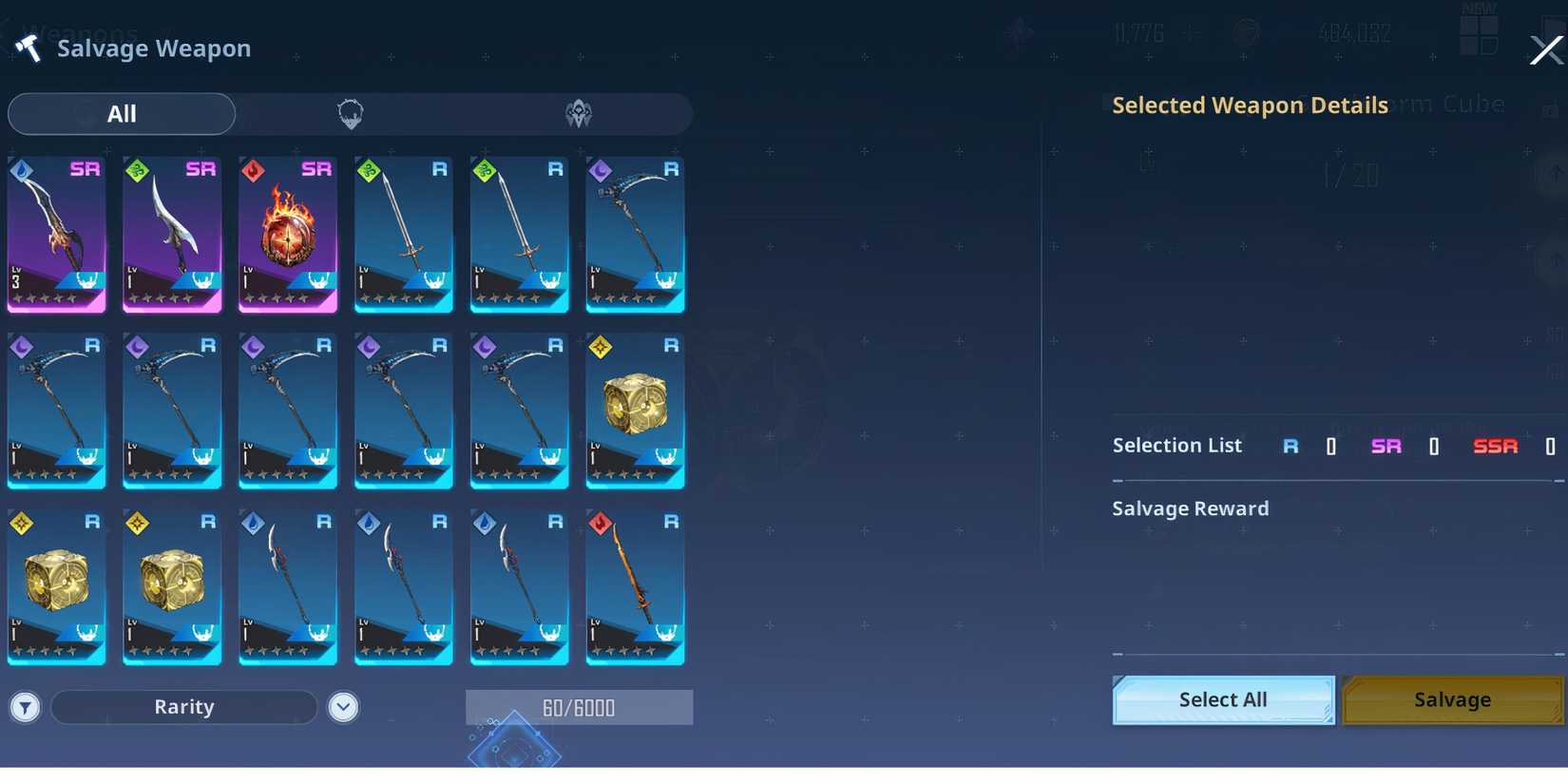Viewport: 1568px width, 784px height.
Task: Select the level 1 R longsword in top row
Action: coord(403,234)
